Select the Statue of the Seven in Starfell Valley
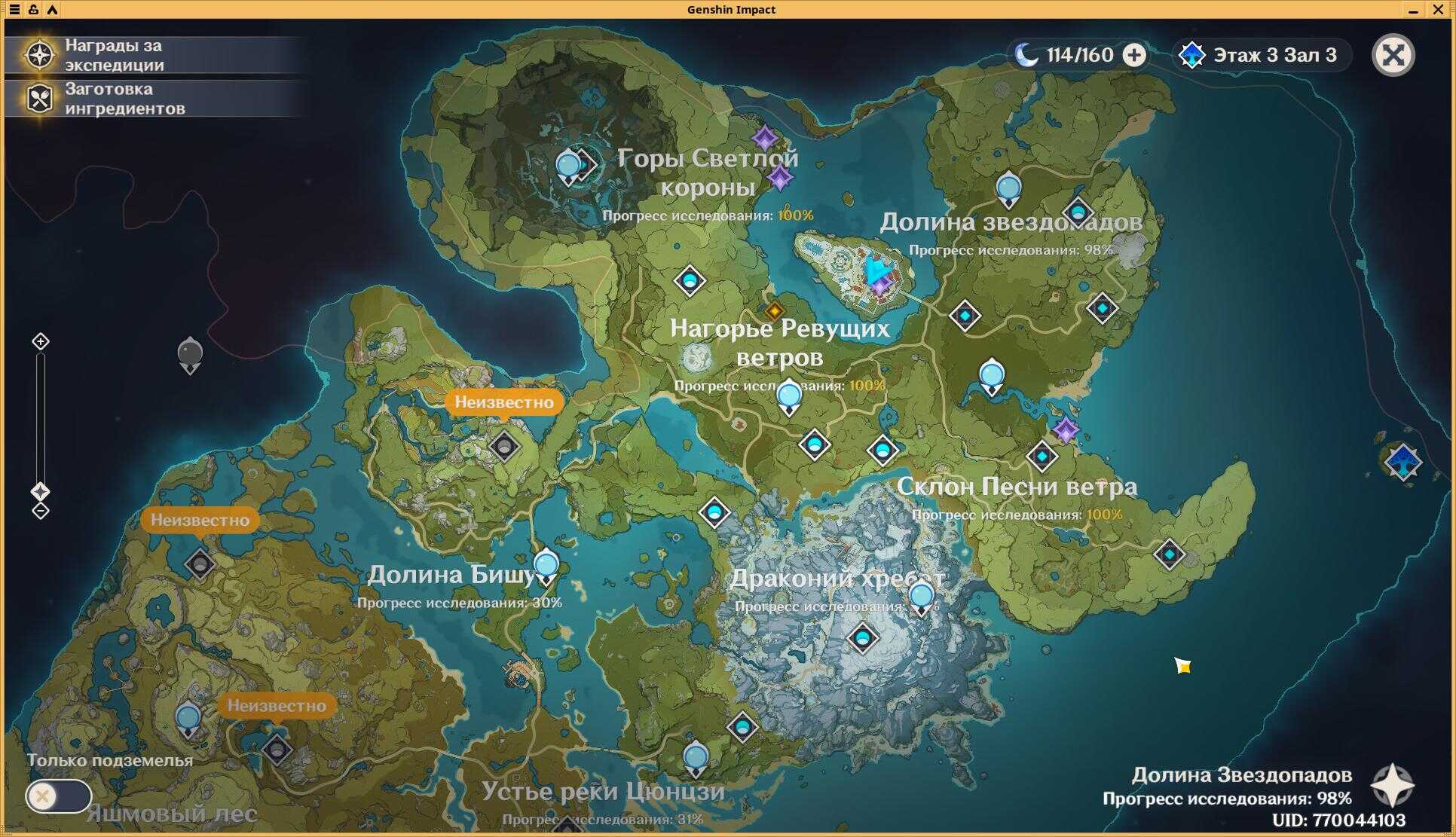Screen dimensions: 1456x837 [1008, 188]
